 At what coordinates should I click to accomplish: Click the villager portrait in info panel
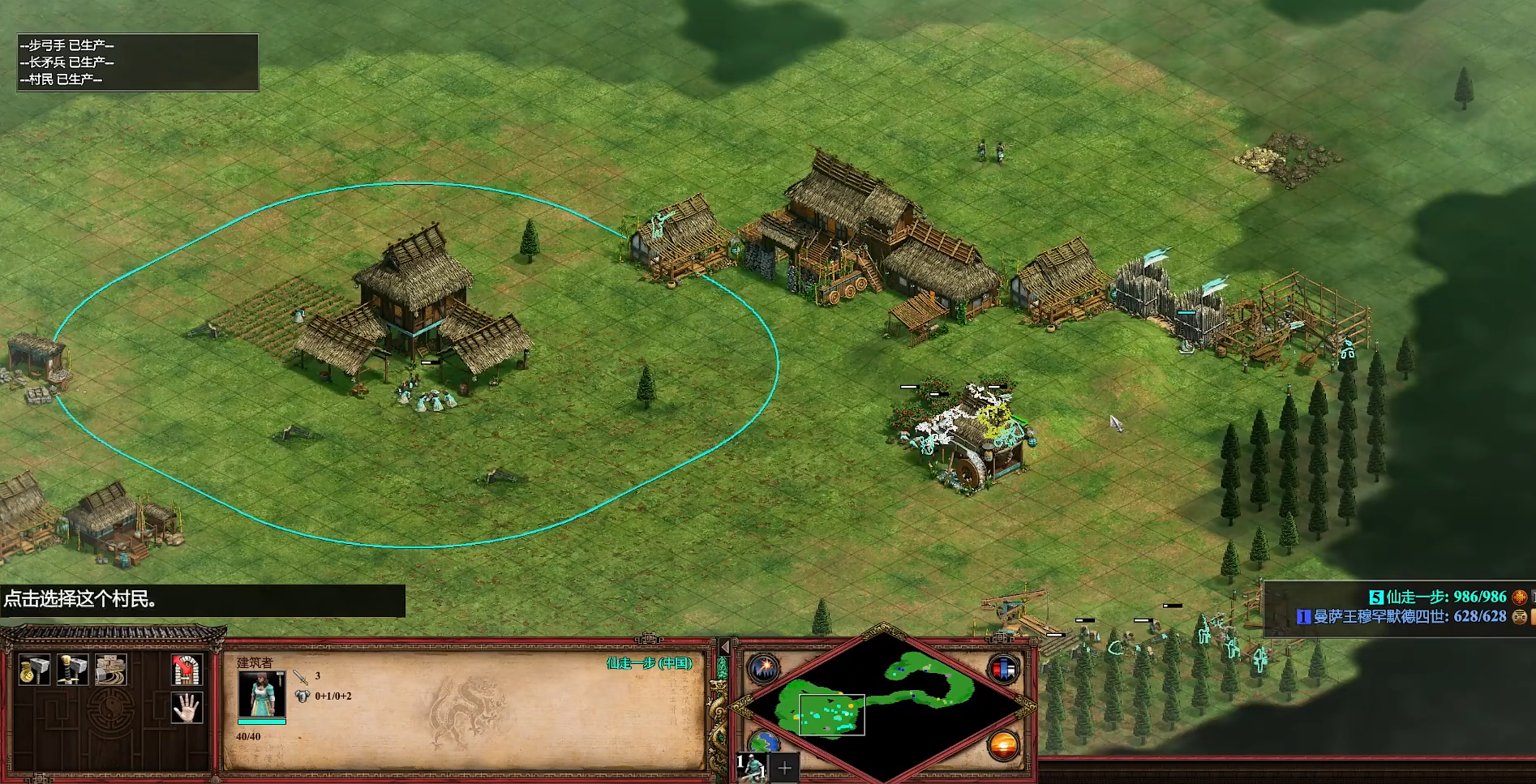(261, 695)
